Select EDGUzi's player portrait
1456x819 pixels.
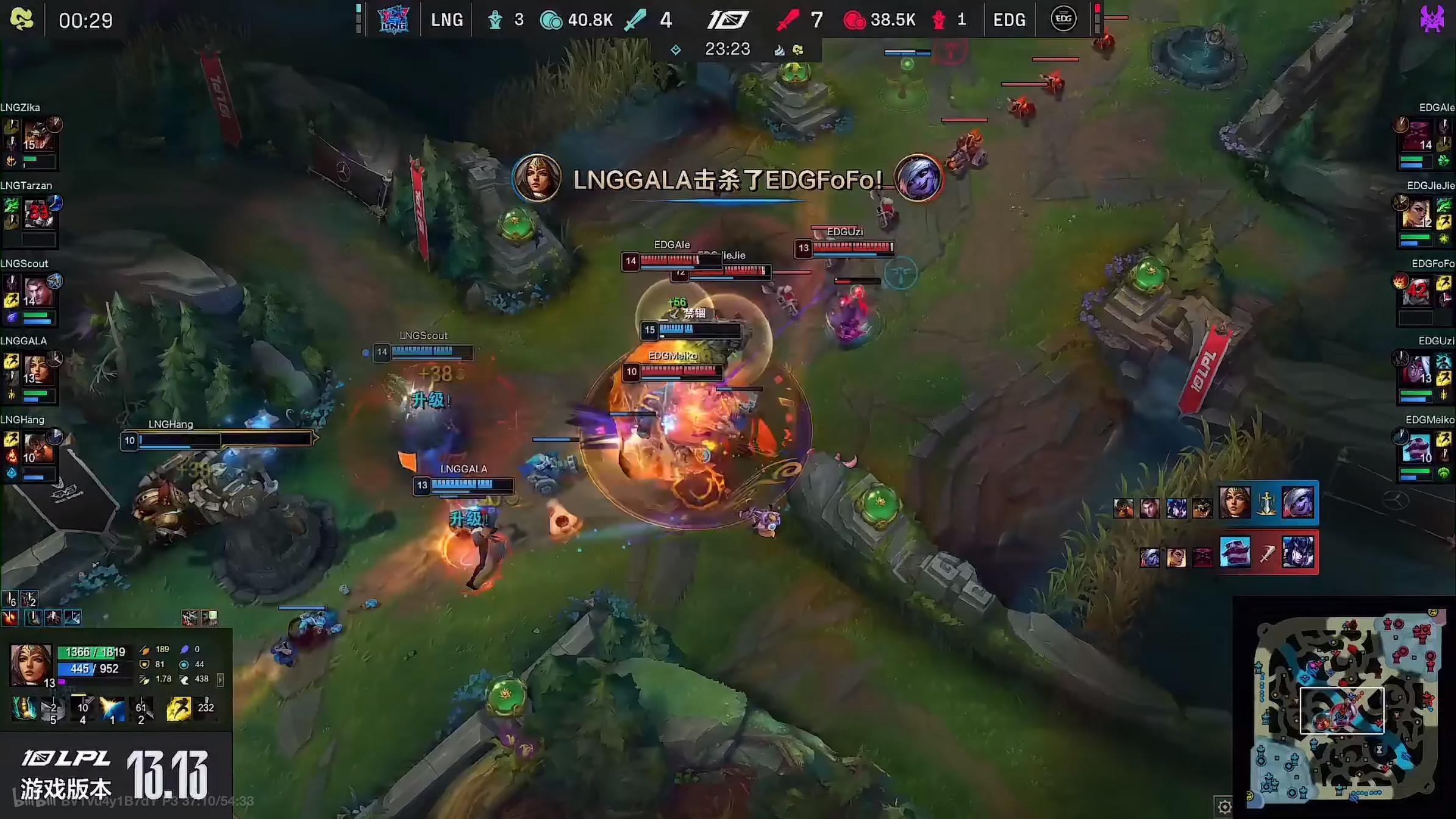1417,369
